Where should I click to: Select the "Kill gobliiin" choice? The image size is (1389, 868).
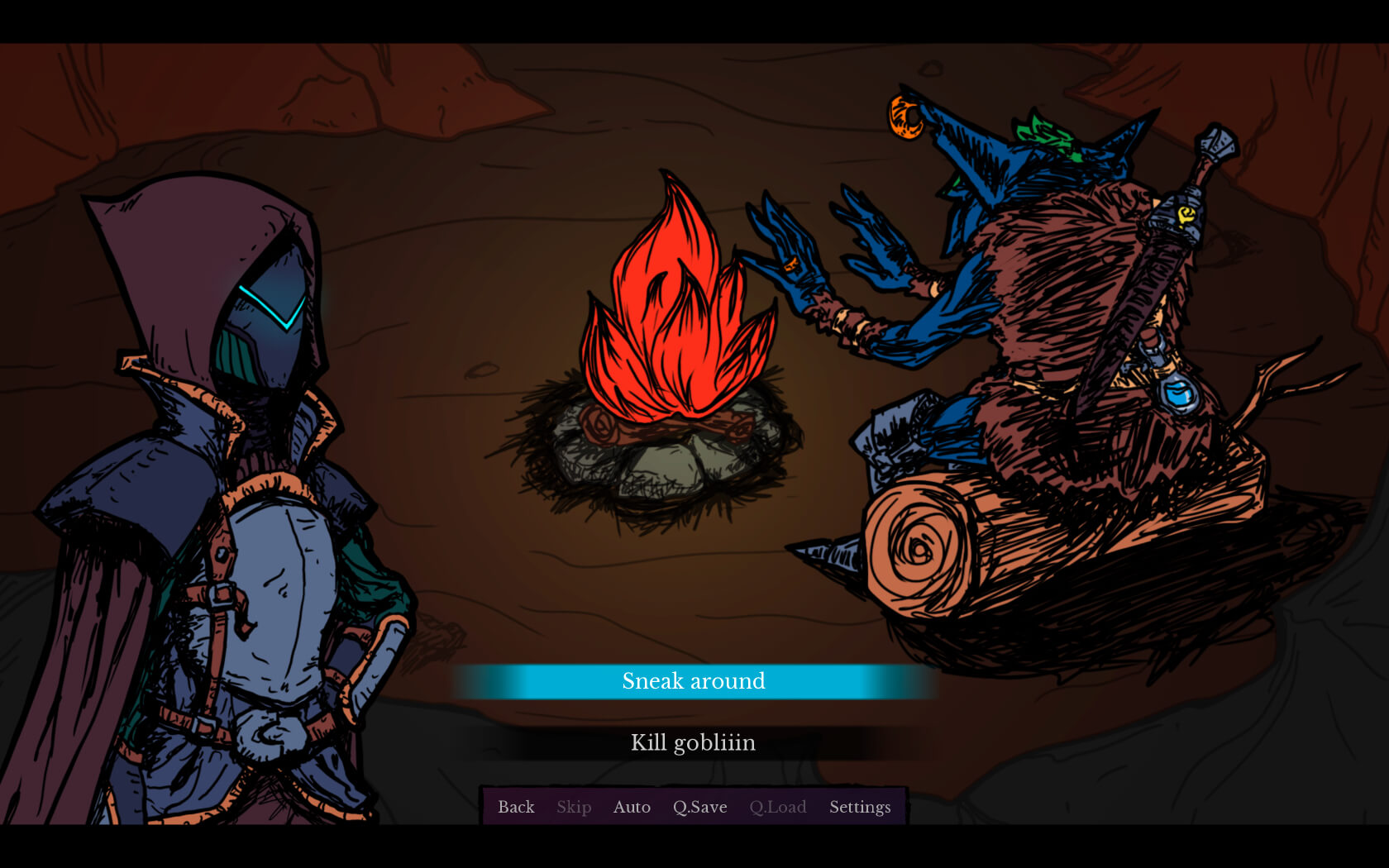694,743
